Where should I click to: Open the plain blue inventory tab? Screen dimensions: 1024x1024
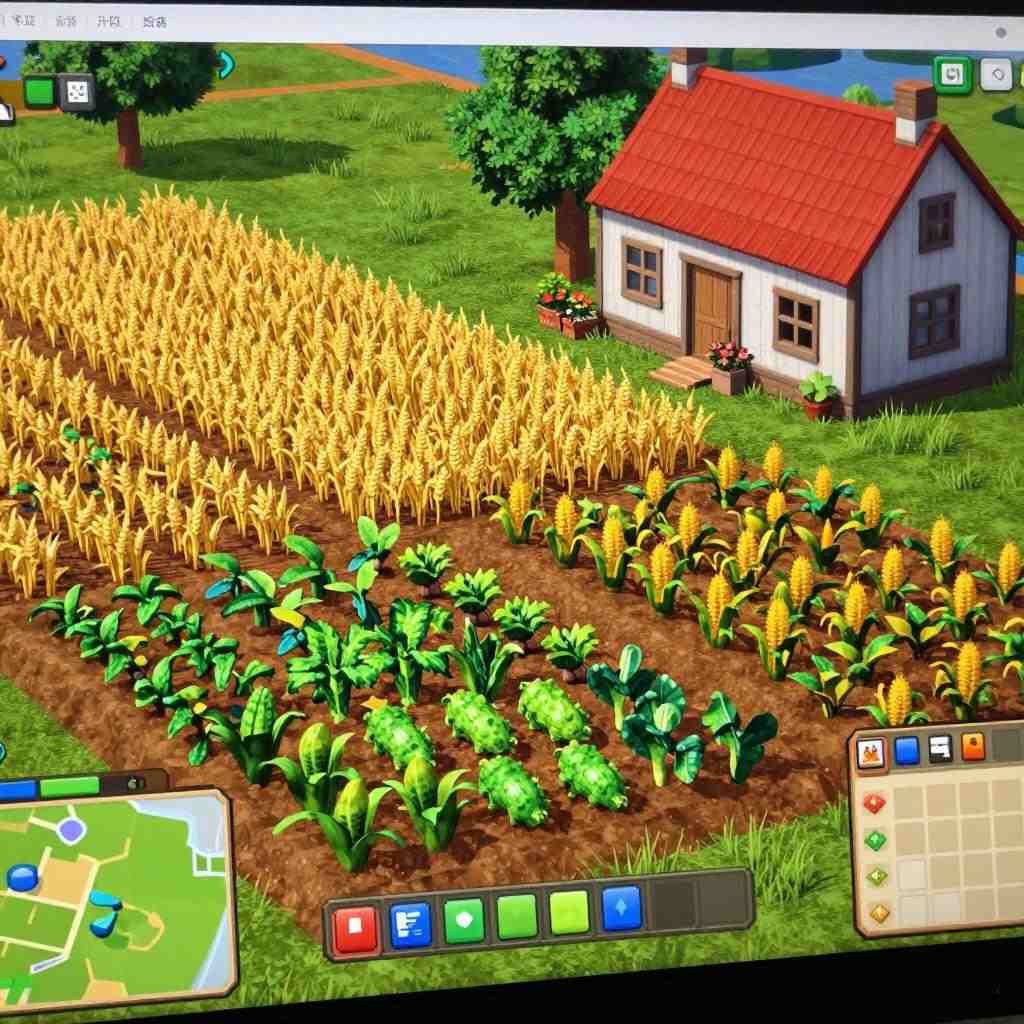click(x=906, y=750)
